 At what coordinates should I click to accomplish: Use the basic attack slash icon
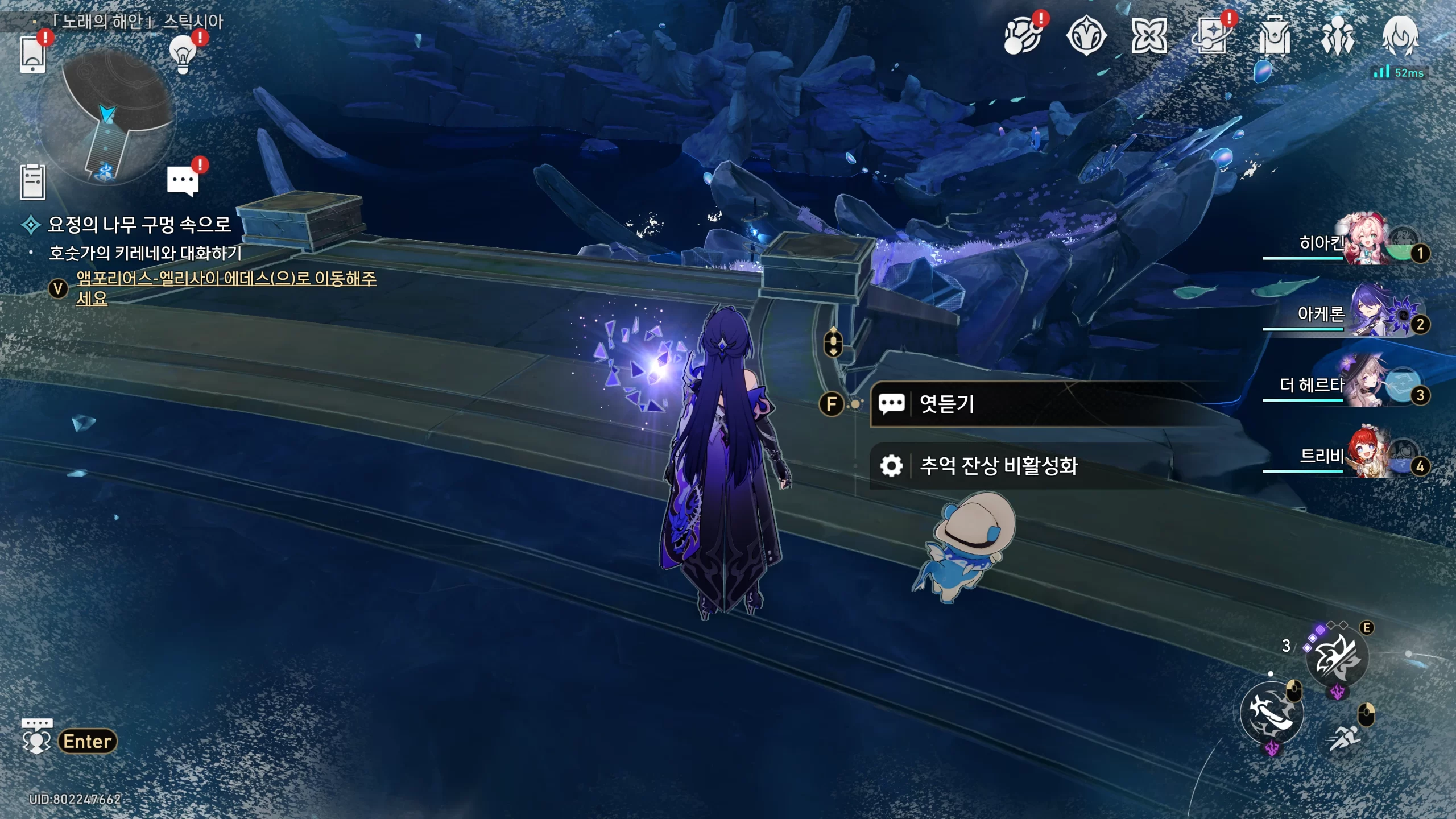coord(1271,714)
